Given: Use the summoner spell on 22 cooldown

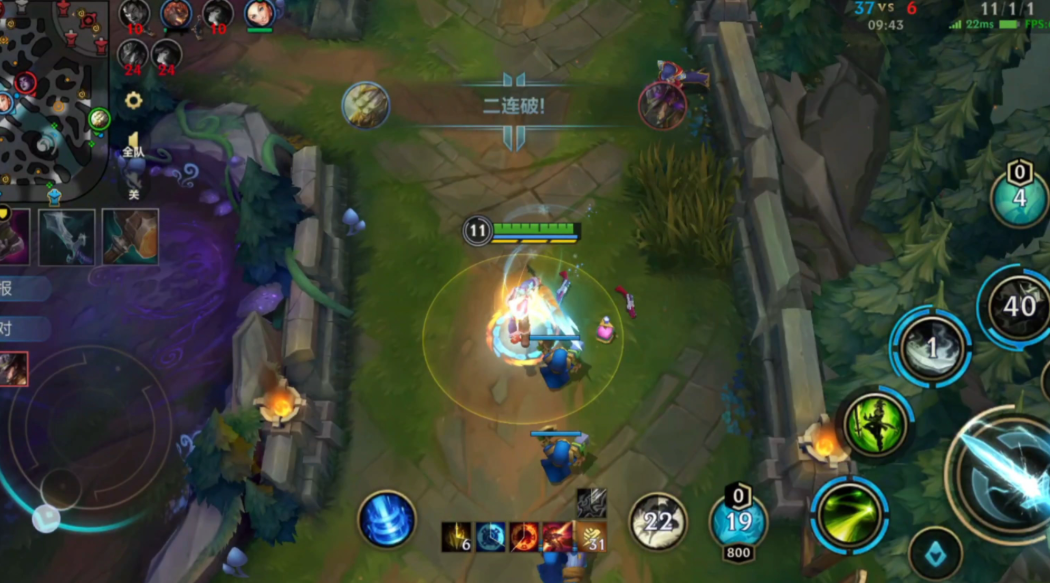Looking at the screenshot, I should pyautogui.click(x=658, y=521).
